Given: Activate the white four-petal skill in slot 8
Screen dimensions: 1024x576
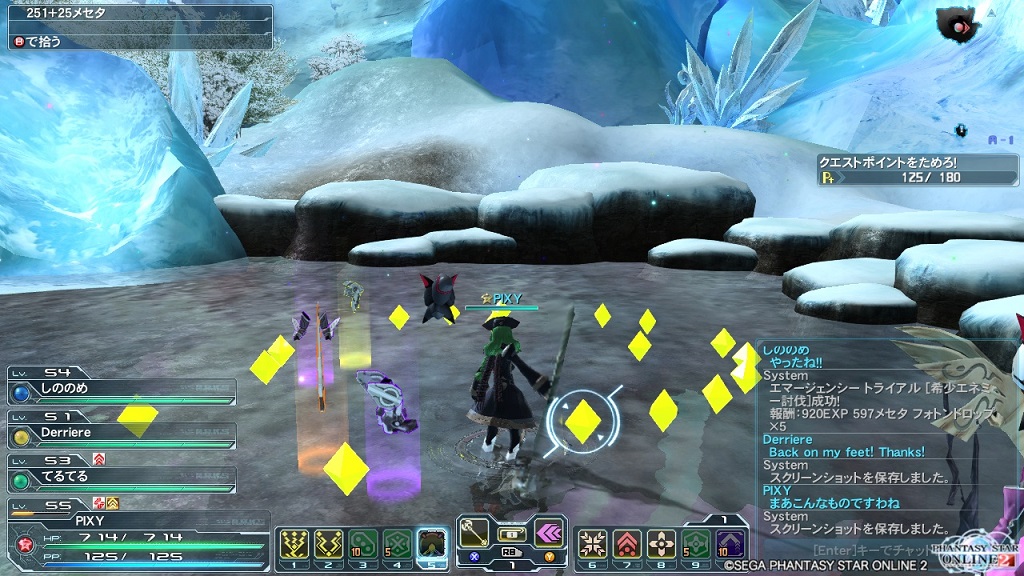Looking at the screenshot, I should pyautogui.click(x=661, y=543).
